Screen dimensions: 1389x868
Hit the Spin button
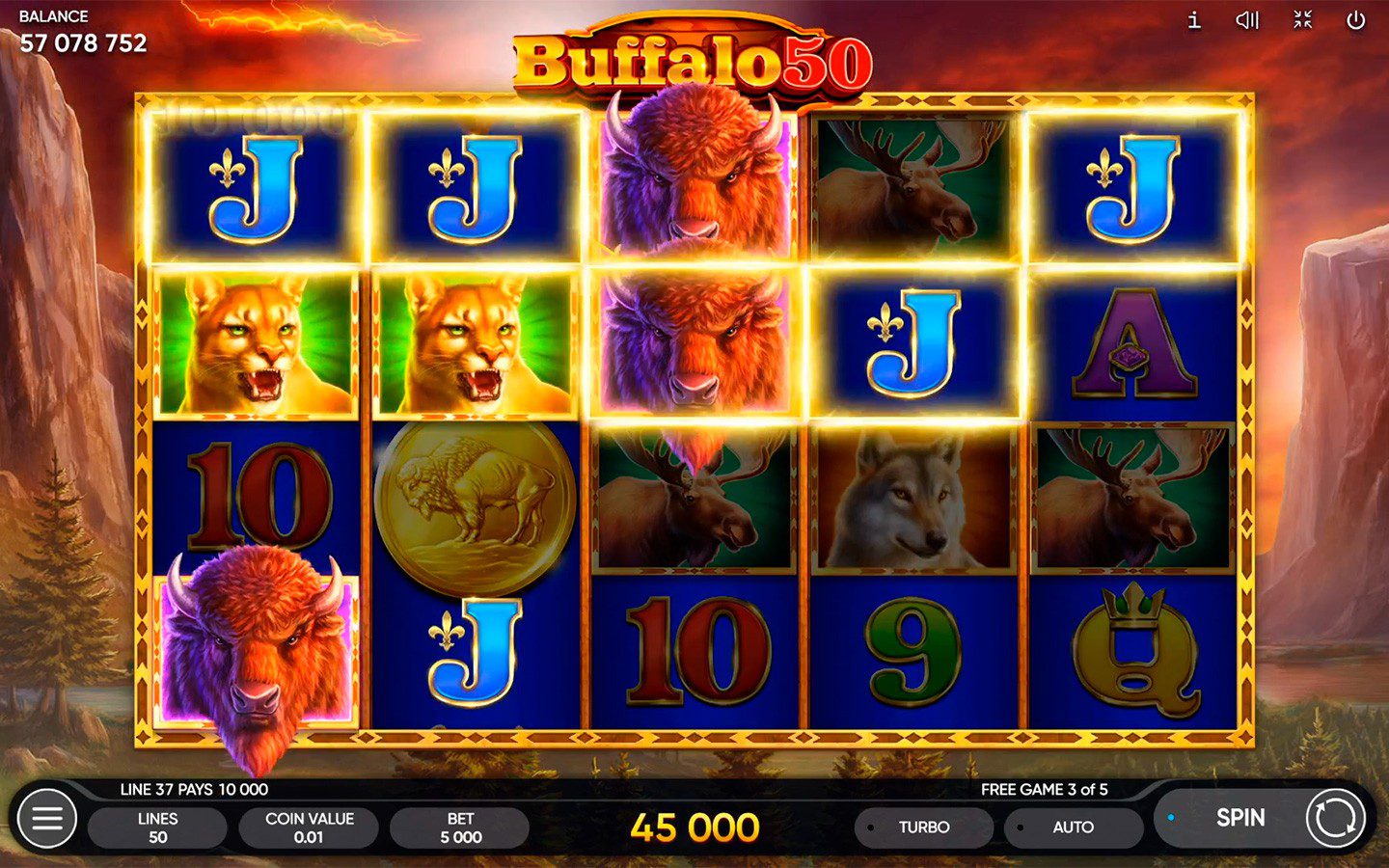1239,818
